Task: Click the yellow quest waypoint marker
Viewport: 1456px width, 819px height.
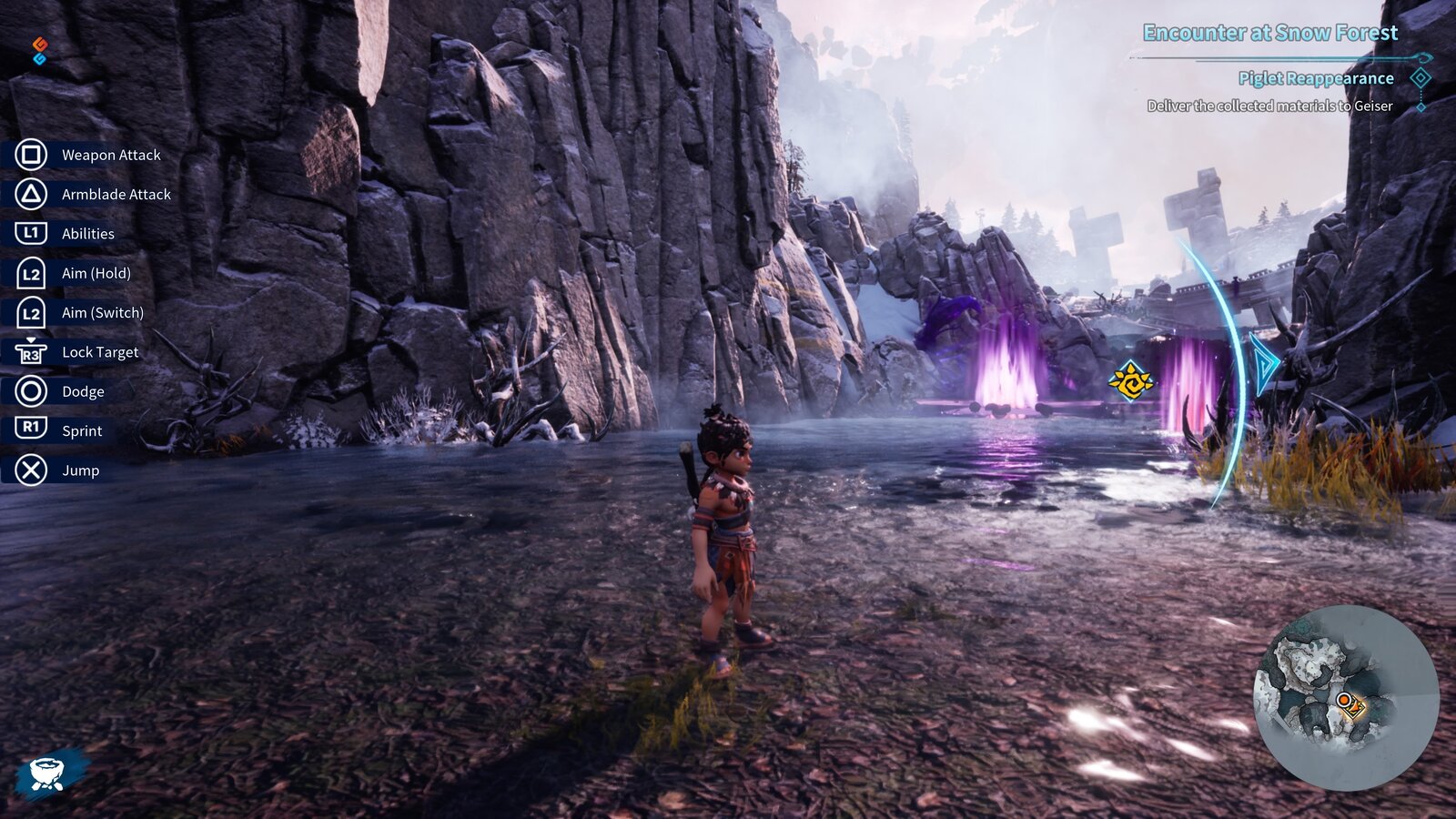Action: point(1131,380)
